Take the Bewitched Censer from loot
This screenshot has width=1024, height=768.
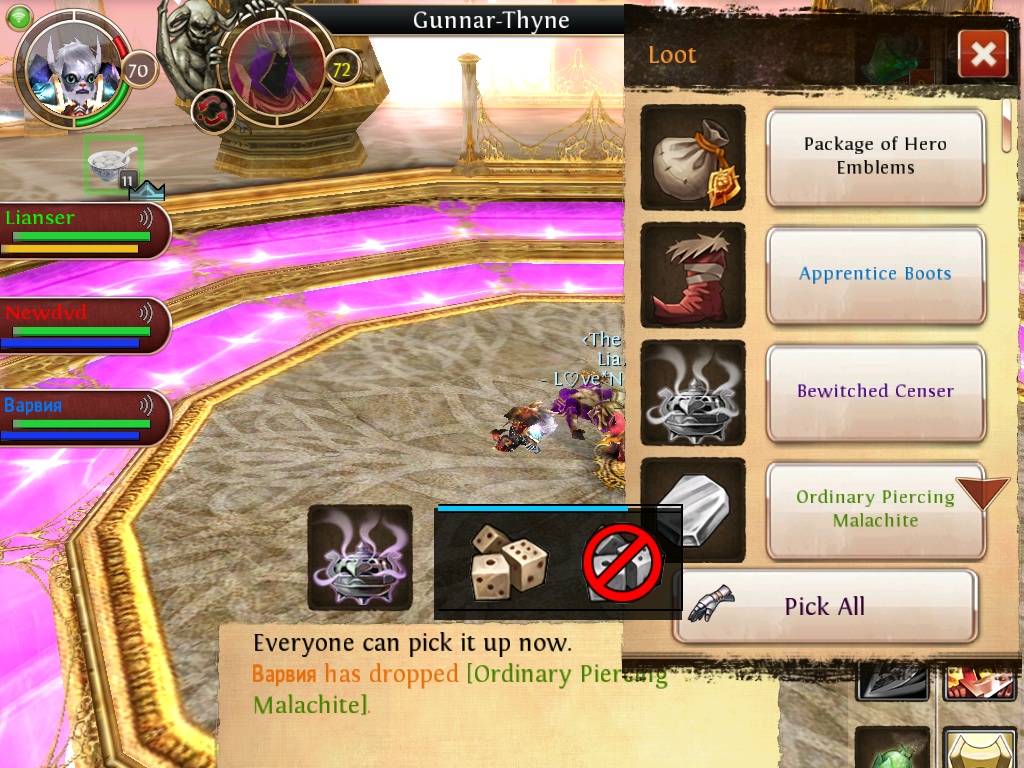pos(875,392)
